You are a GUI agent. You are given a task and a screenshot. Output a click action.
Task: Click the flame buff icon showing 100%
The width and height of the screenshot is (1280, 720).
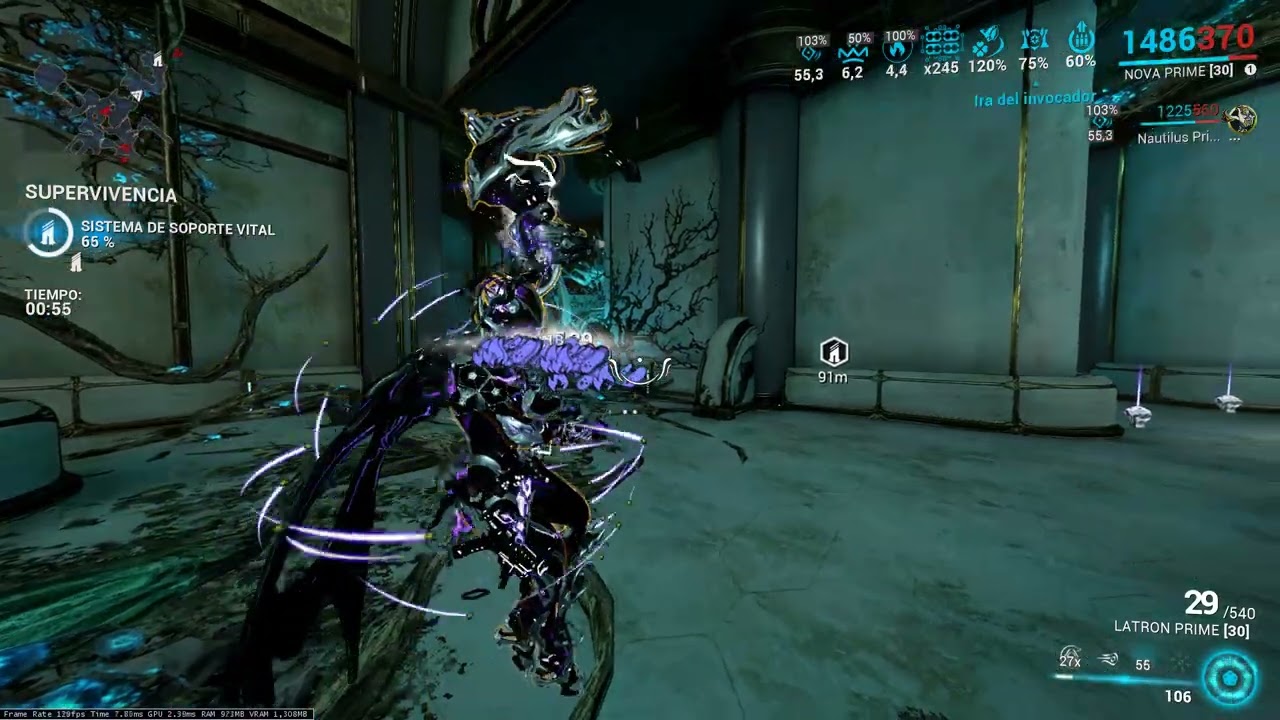[898, 48]
